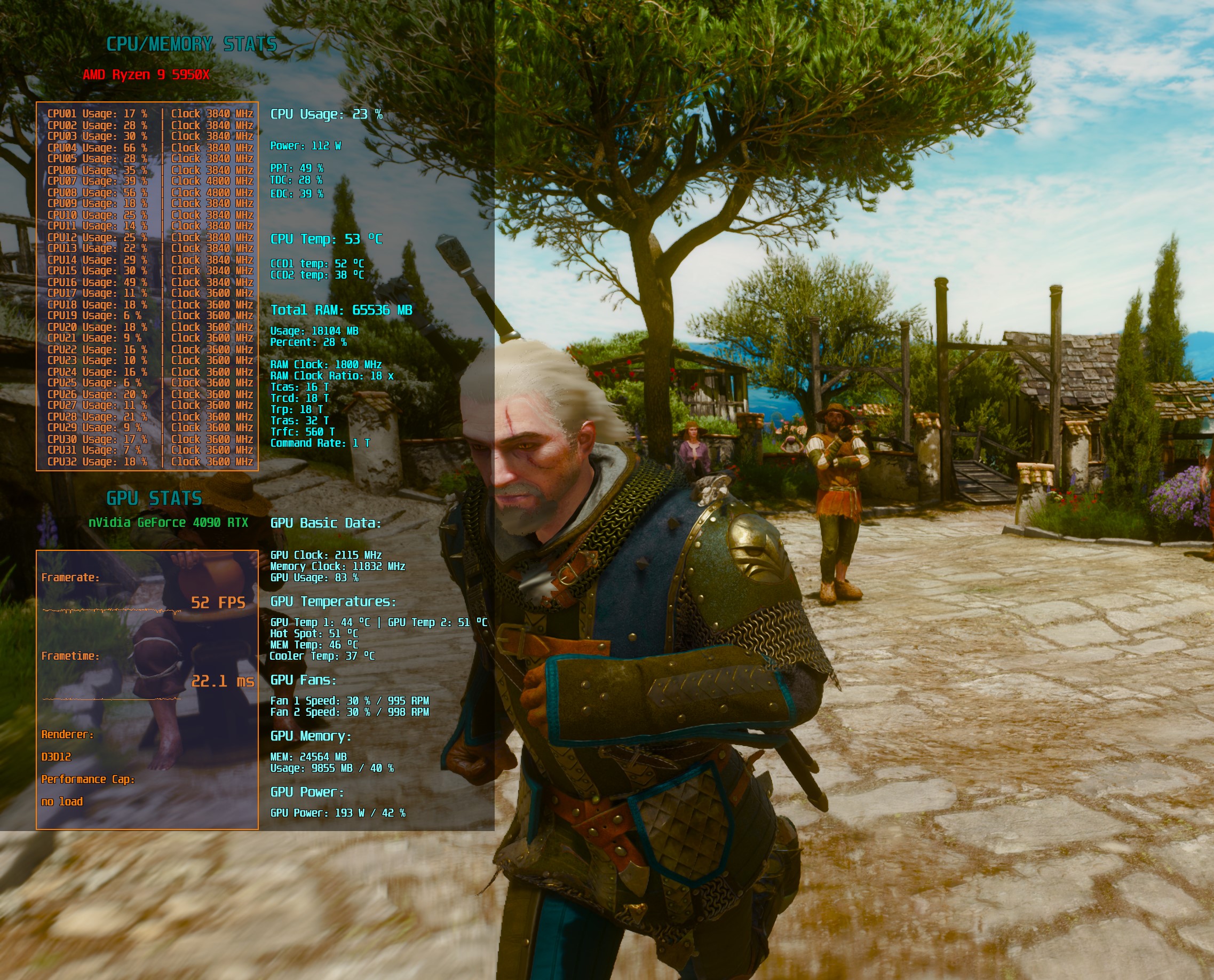Select the GPU Basic Data section

click(x=326, y=523)
